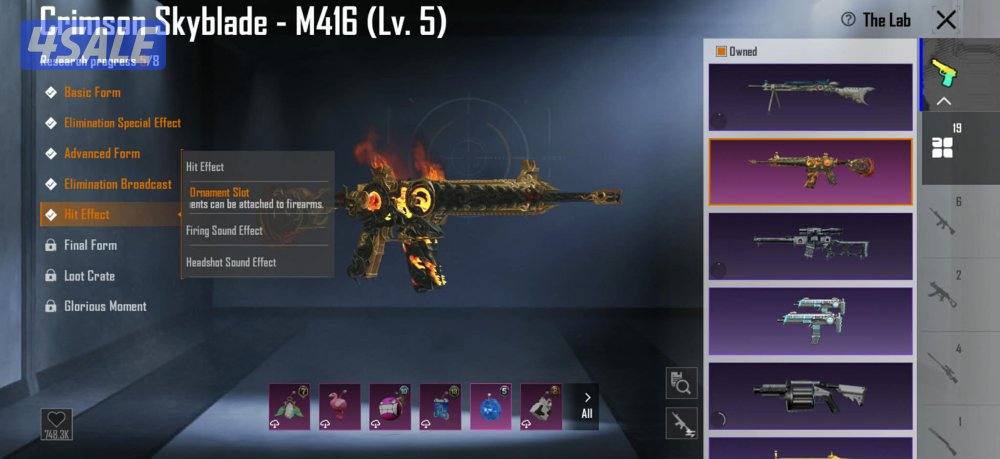Select the locked Loot Crate stage
This screenshot has width=1000, height=459.
[89, 276]
